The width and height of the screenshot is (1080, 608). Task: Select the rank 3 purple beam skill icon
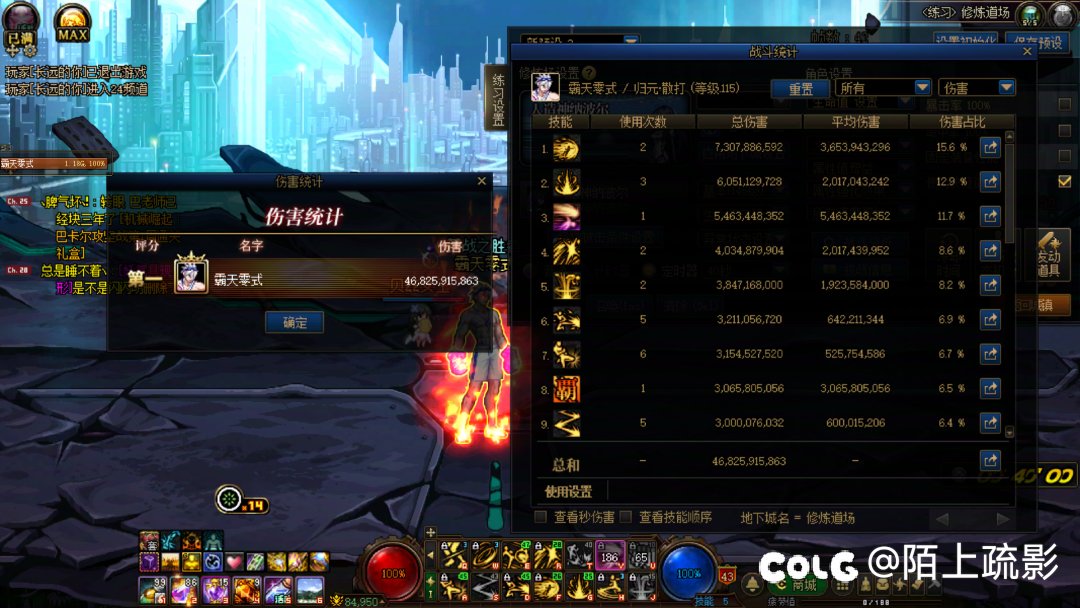[566, 216]
